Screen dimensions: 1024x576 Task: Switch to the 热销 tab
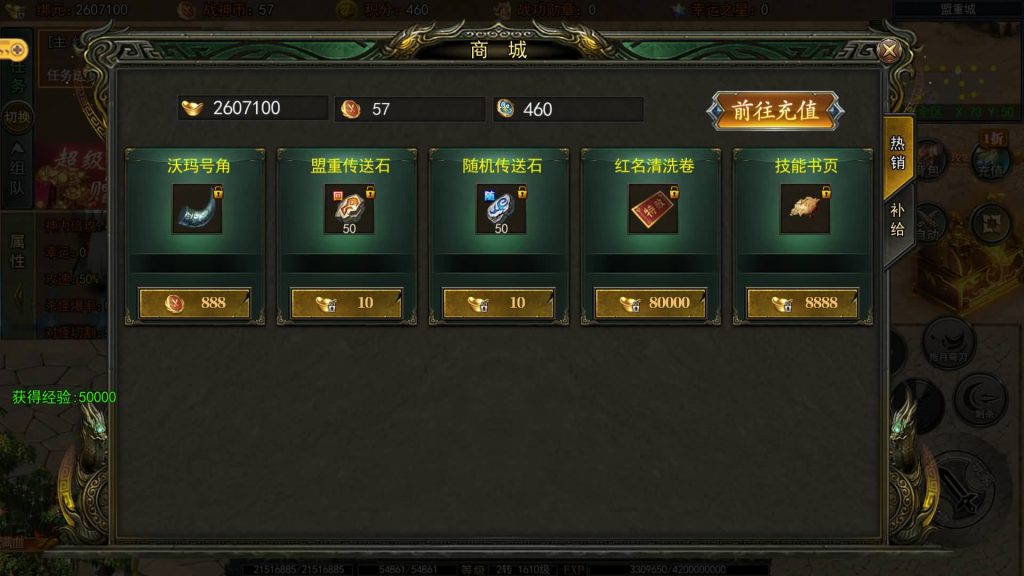point(897,152)
